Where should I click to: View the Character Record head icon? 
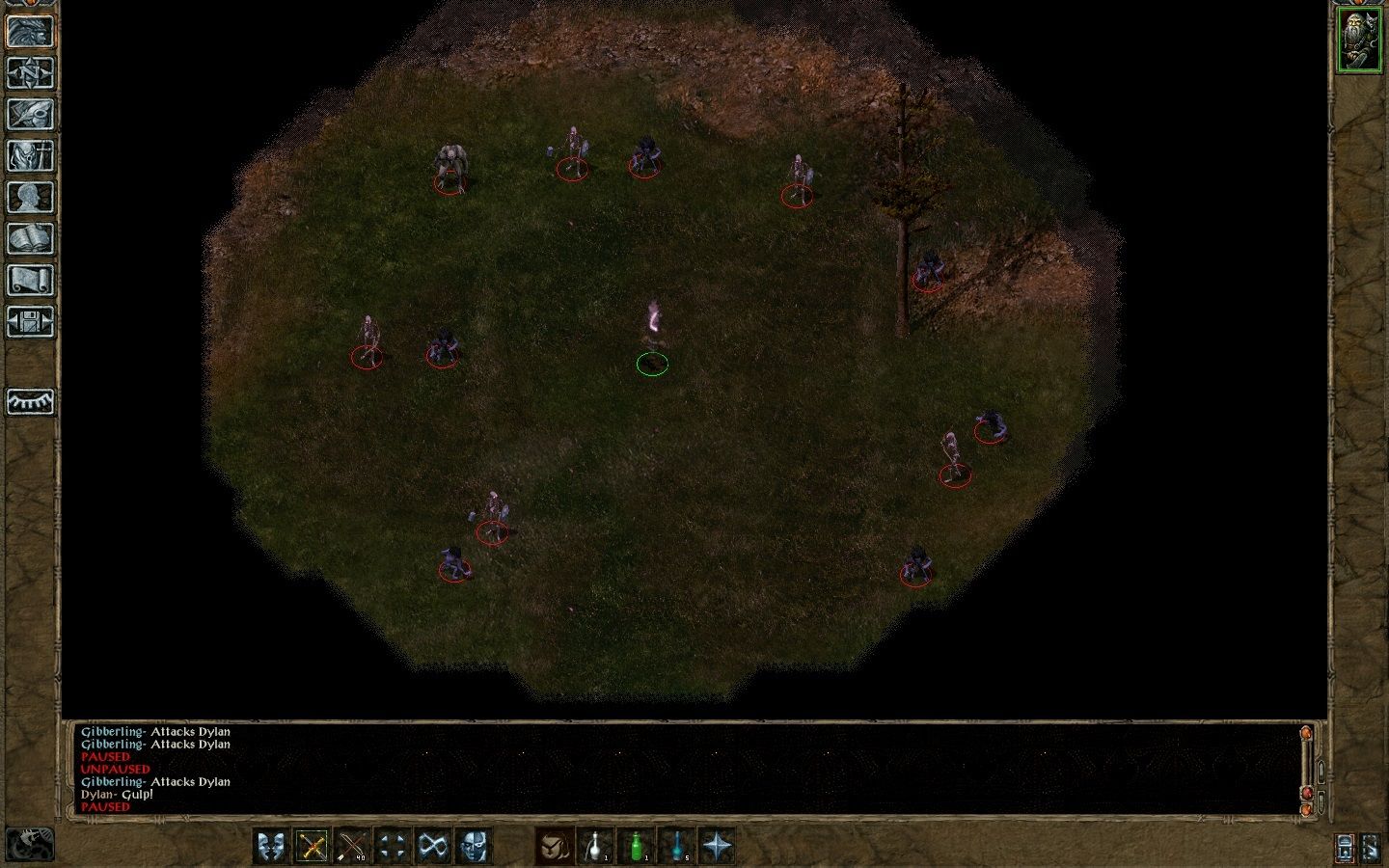tap(32, 195)
